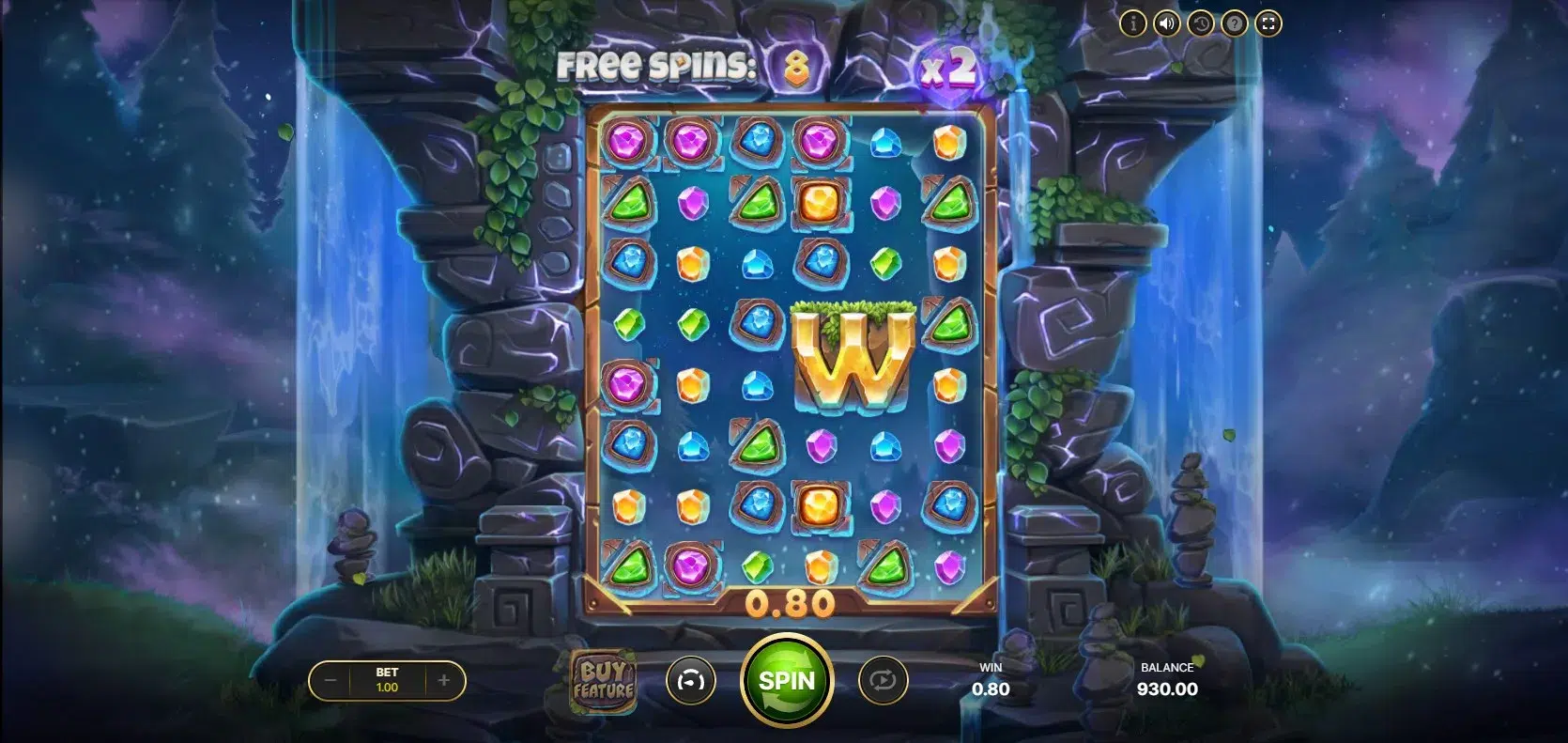Increase the bet with the plus button
1568x743 pixels.
(x=444, y=680)
